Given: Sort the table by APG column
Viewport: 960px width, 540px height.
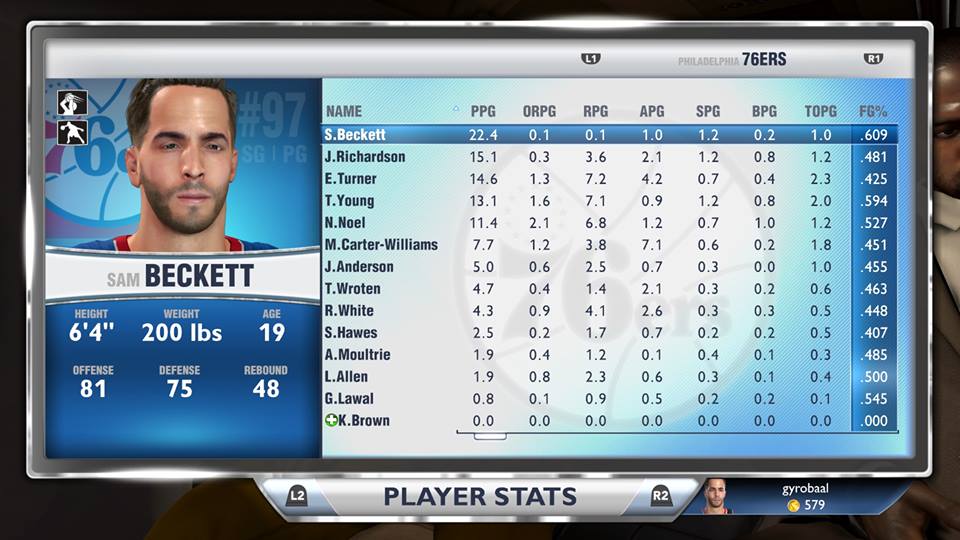Looking at the screenshot, I should point(652,111).
